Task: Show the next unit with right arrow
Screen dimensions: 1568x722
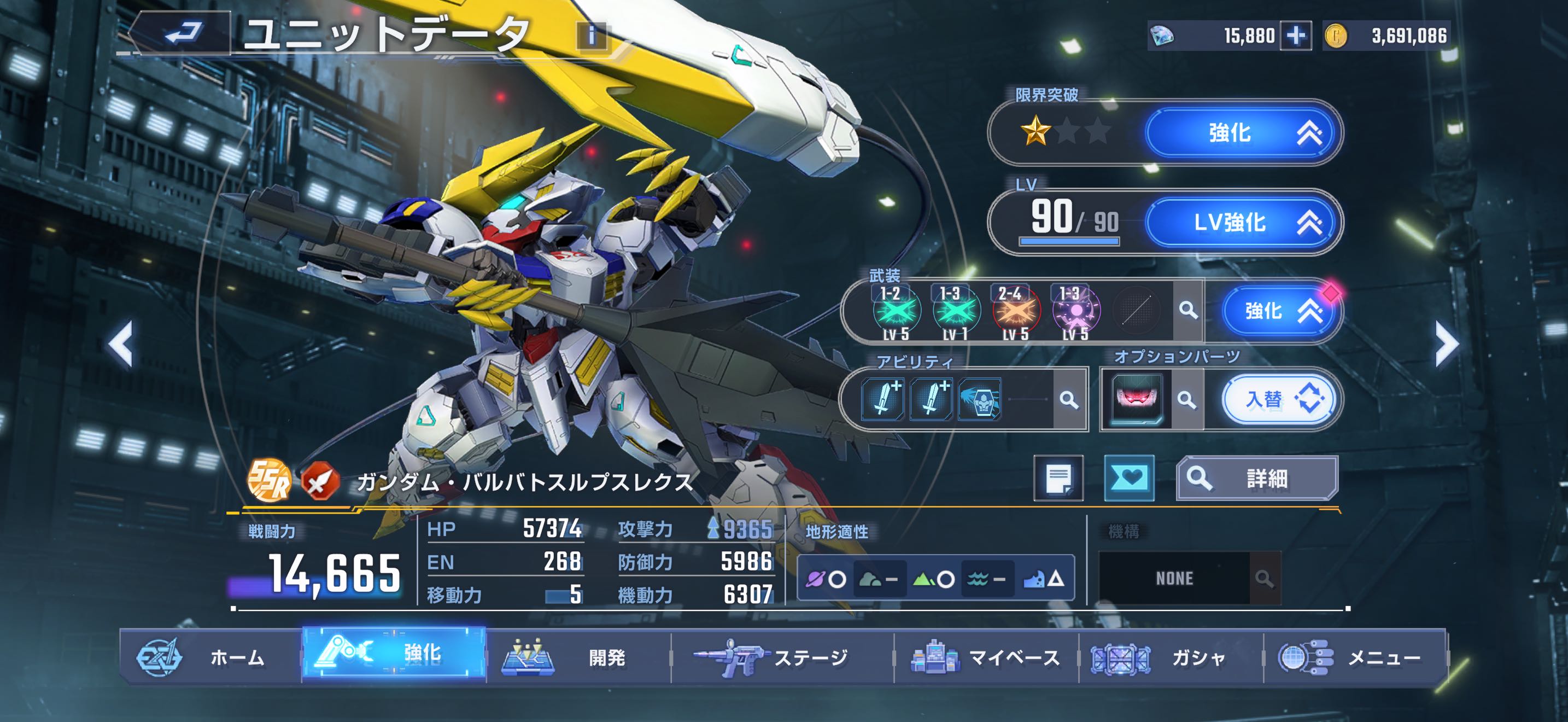Action: (x=1446, y=345)
